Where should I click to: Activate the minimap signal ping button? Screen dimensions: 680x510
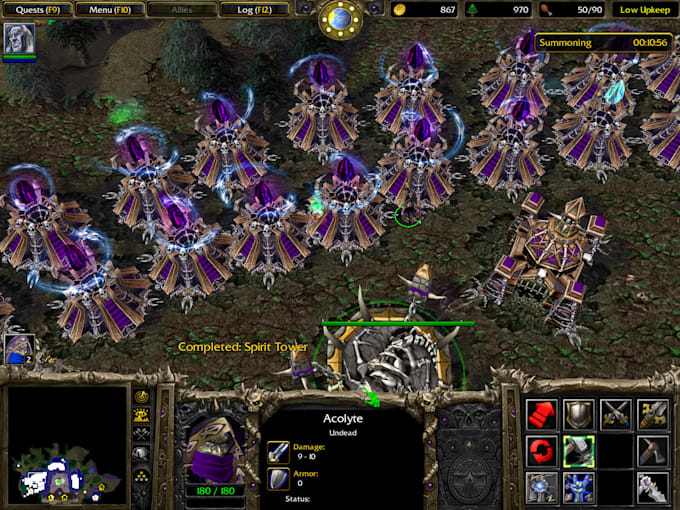click(142, 396)
